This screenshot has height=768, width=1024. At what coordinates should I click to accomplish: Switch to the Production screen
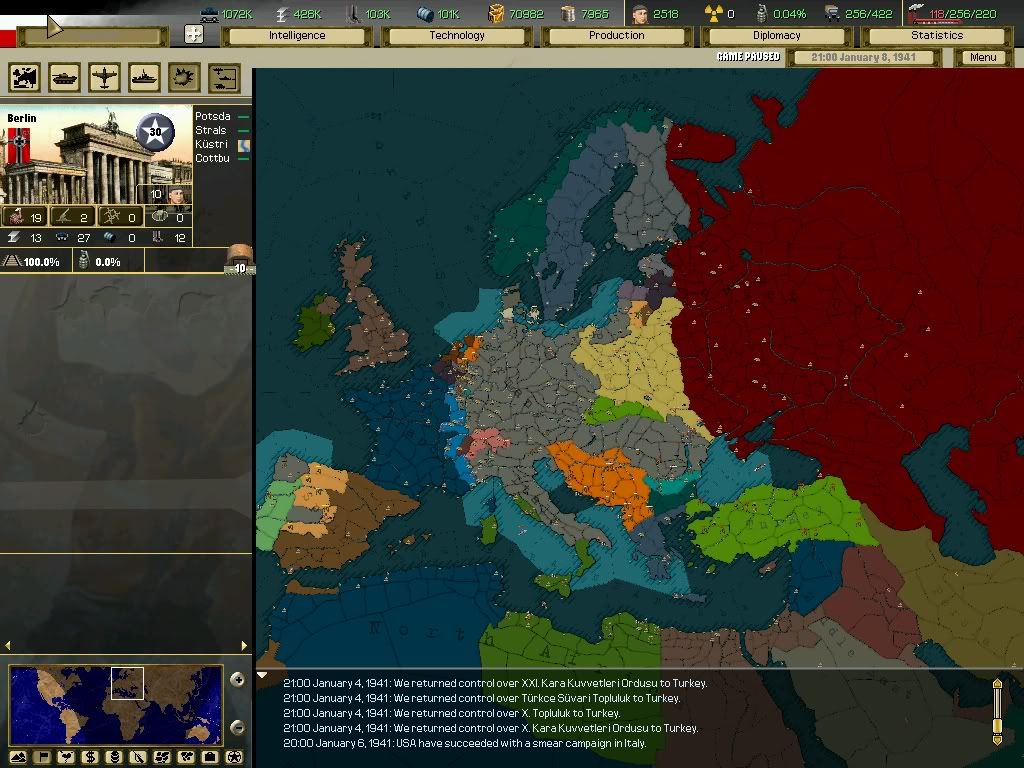tap(617, 36)
